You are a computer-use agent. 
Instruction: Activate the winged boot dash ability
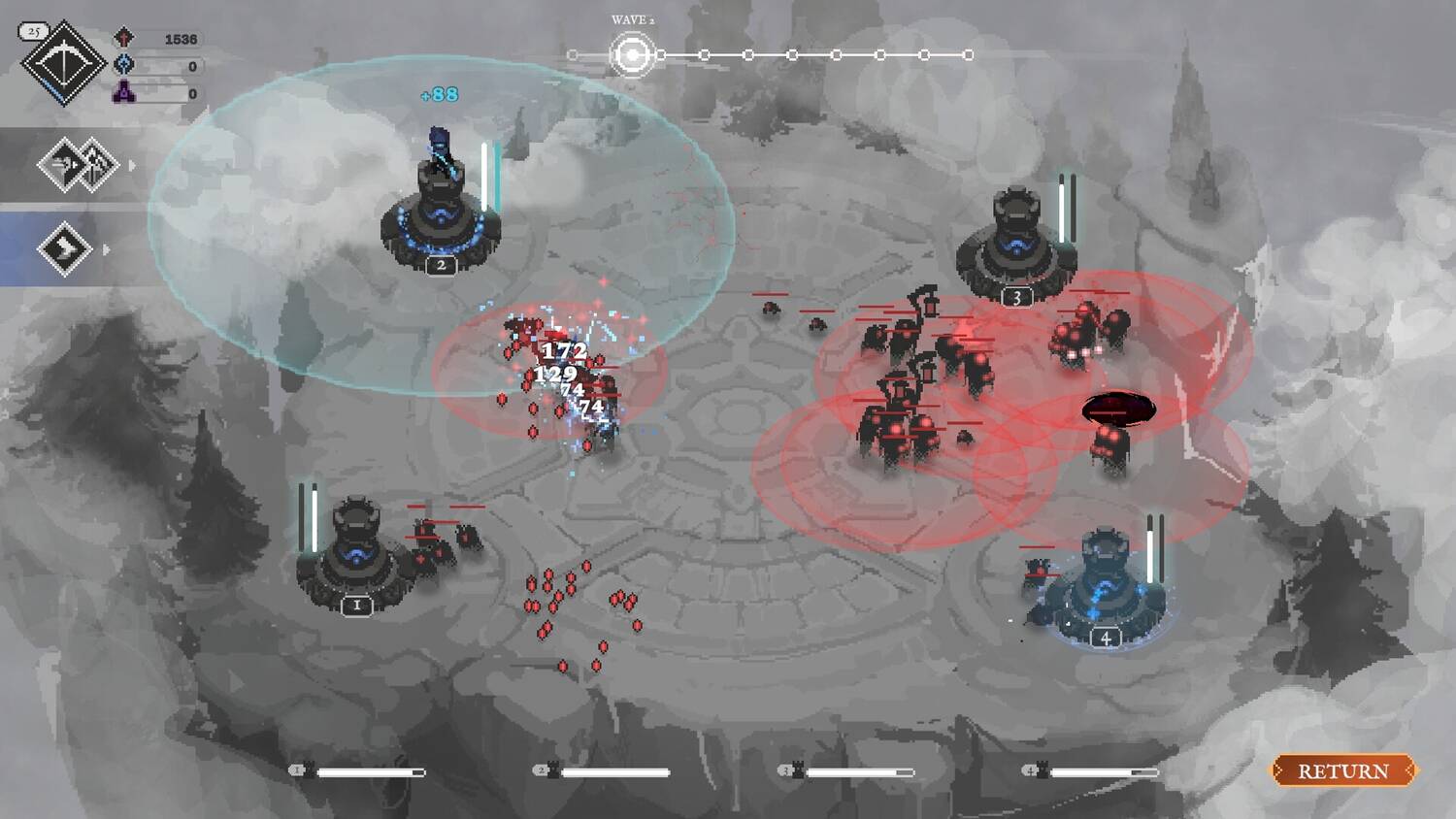(x=64, y=248)
